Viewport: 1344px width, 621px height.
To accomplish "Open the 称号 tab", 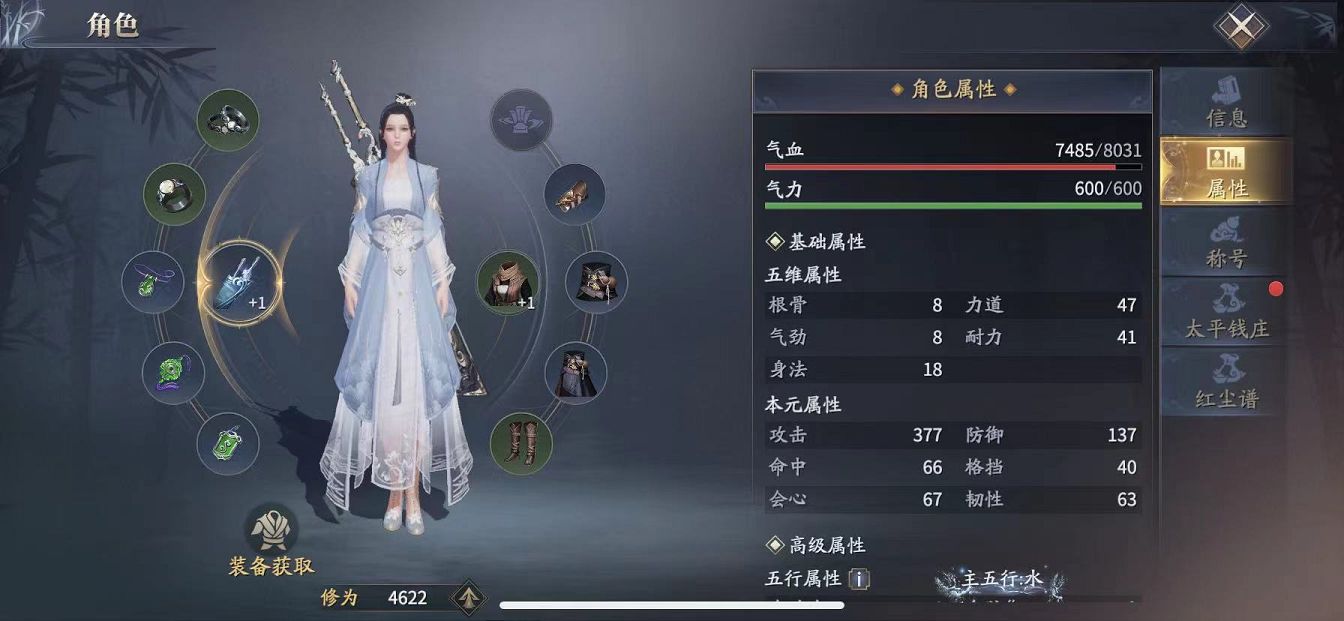I will 1226,243.
